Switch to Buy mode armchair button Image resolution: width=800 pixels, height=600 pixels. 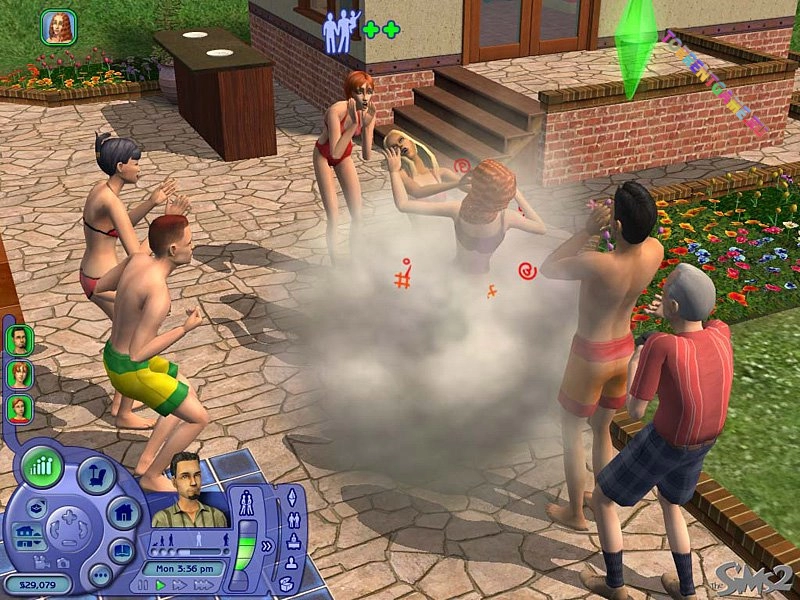point(96,477)
